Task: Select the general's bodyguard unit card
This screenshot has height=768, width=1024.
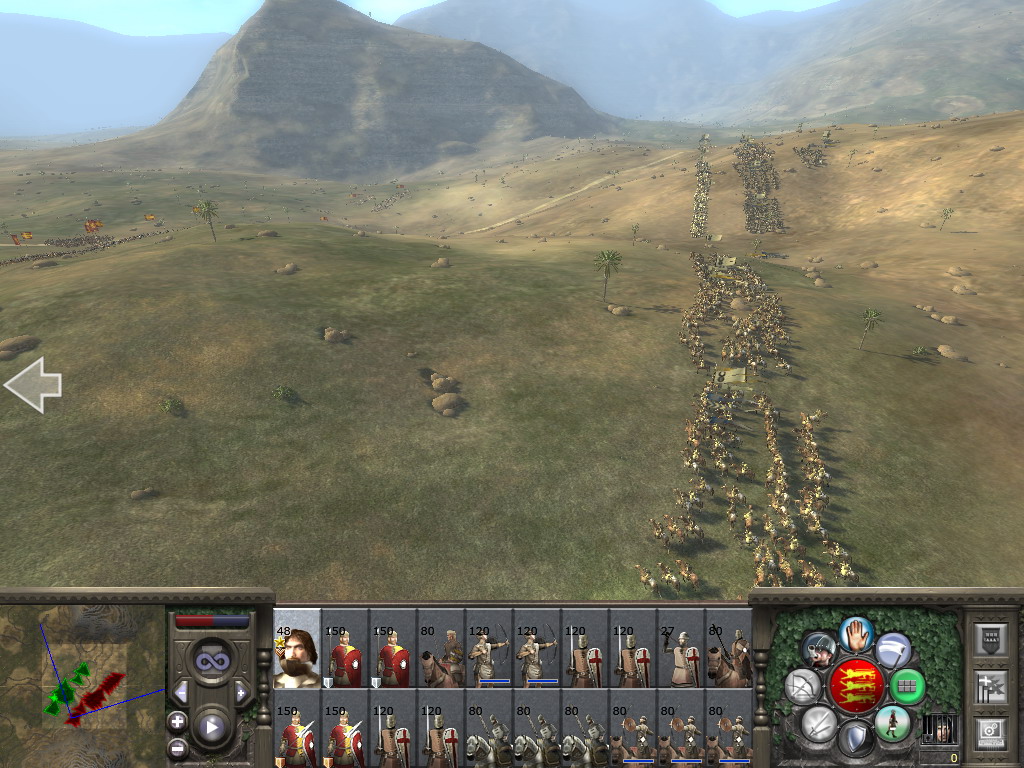Action: (297, 649)
